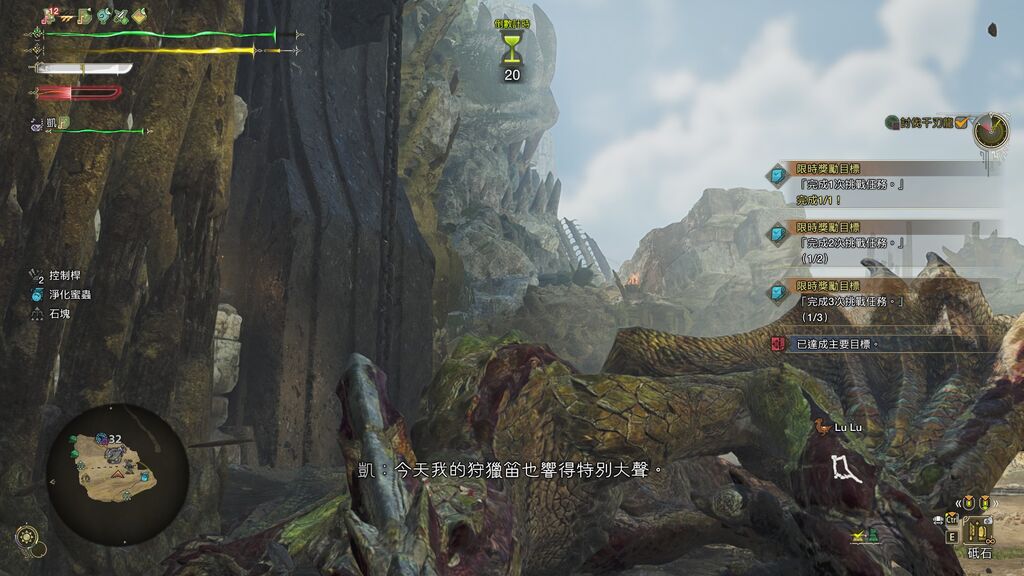This screenshot has height=576, width=1024.
Task: Click the Lu Lu seikret name tag
Action: (839, 427)
